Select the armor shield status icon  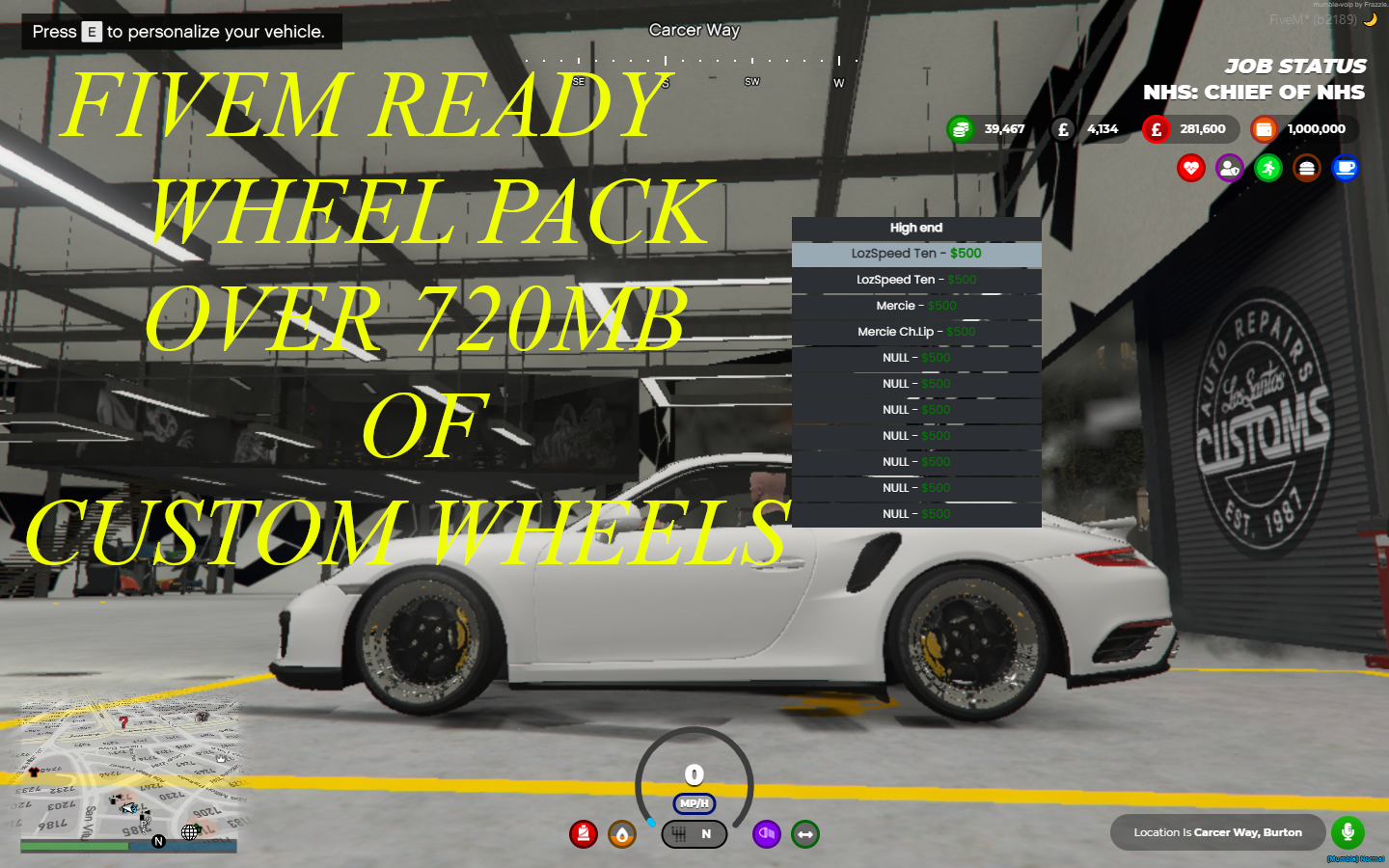pos(1230,168)
